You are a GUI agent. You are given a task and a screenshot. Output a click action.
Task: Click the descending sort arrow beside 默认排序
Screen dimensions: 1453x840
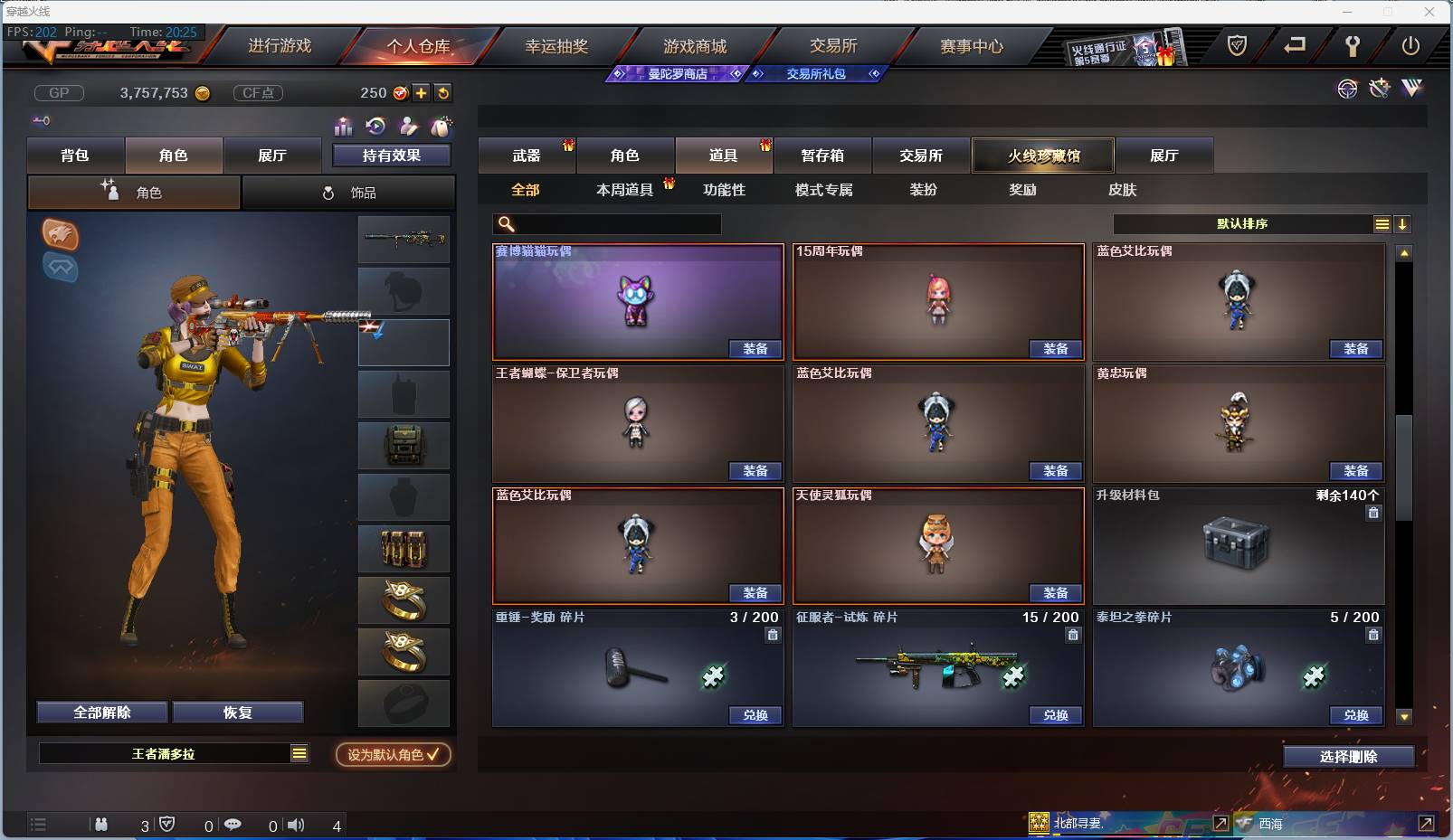1403,223
